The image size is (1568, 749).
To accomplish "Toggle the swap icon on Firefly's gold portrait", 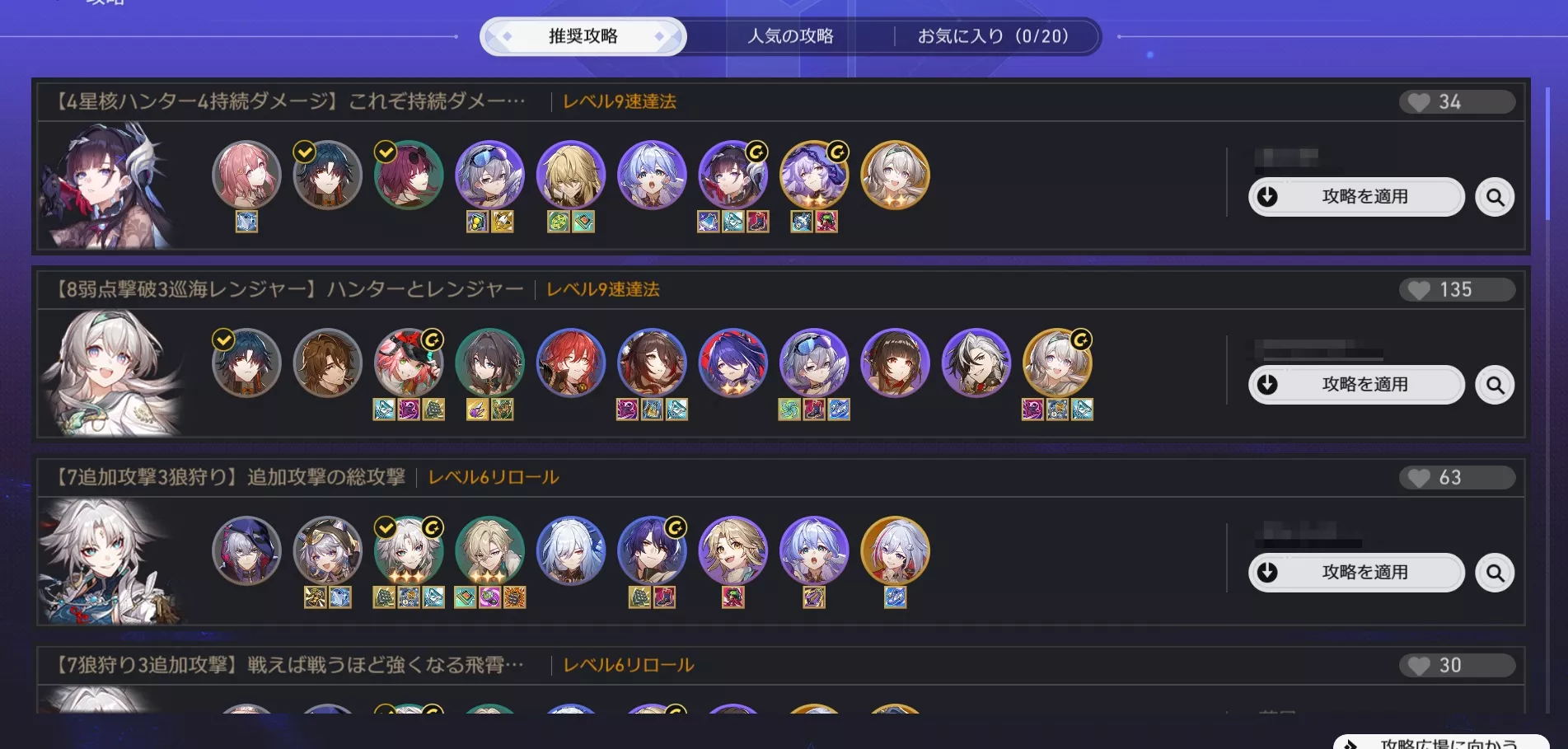I will click(1080, 340).
